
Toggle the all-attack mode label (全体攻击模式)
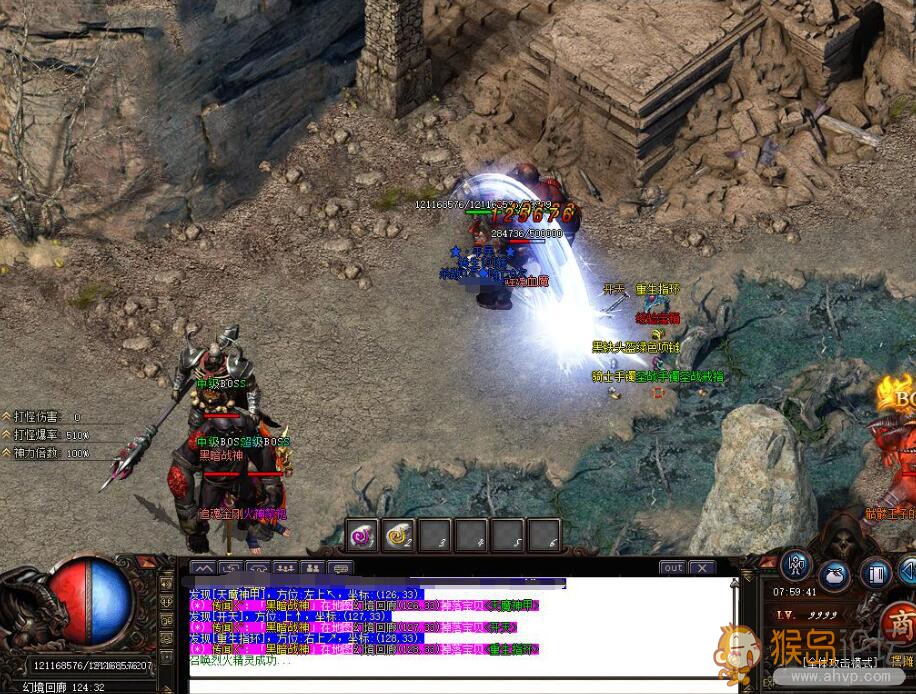pyautogui.click(x=841, y=661)
